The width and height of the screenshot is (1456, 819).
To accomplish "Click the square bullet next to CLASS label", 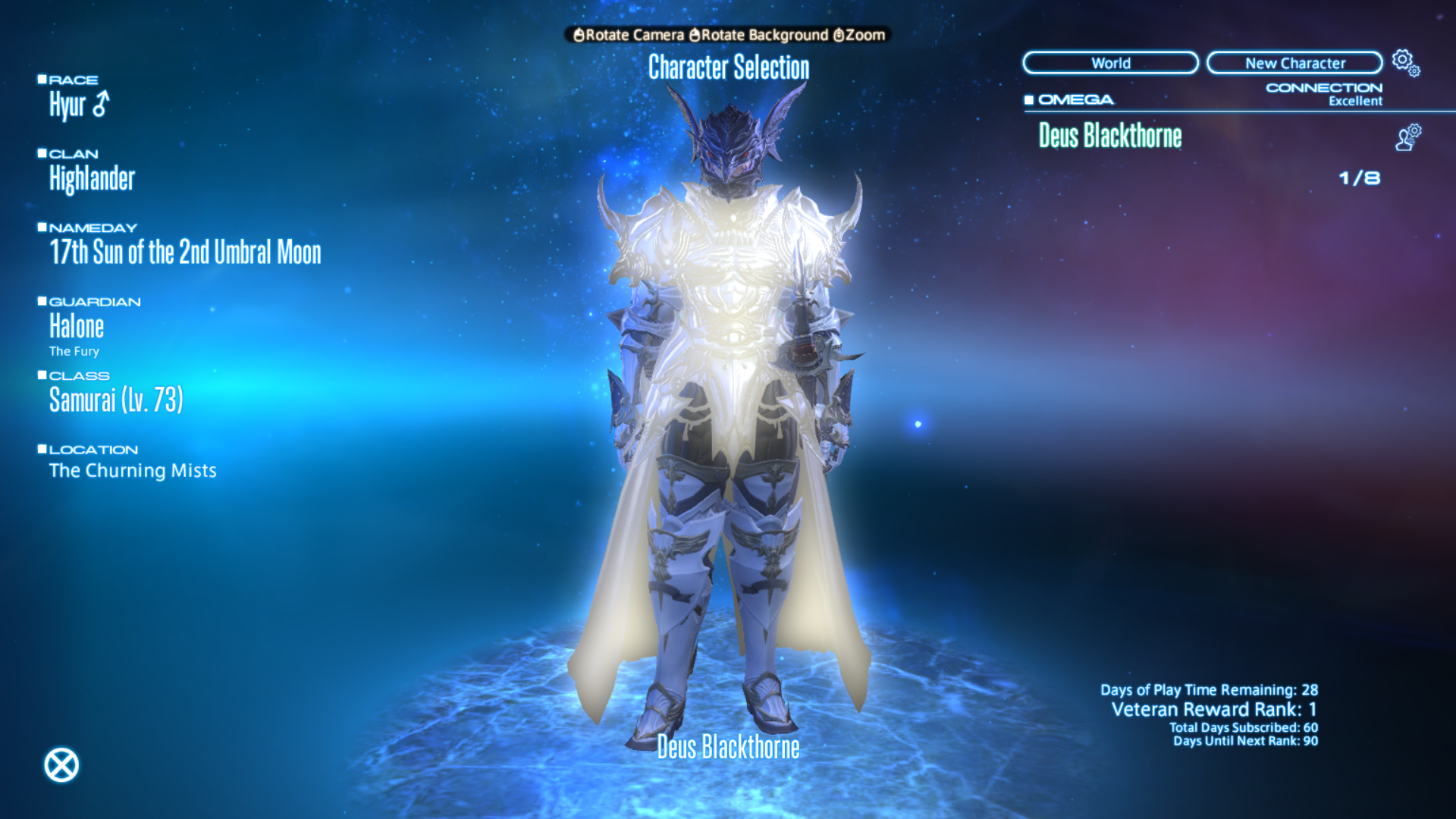I will (42, 373).
